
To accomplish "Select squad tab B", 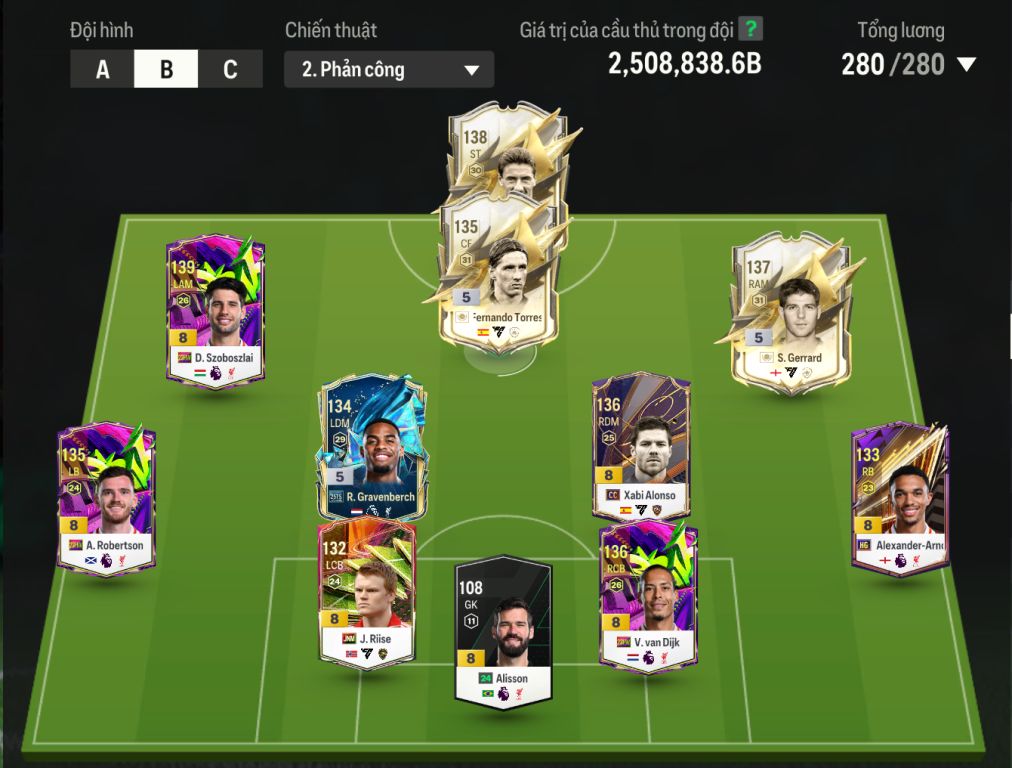I will click(x=166, y=70).
